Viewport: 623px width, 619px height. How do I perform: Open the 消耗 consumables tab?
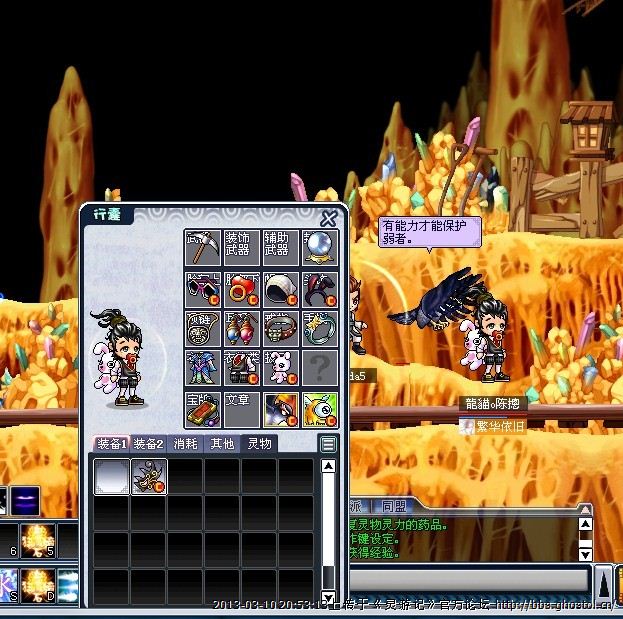point(187,444)
